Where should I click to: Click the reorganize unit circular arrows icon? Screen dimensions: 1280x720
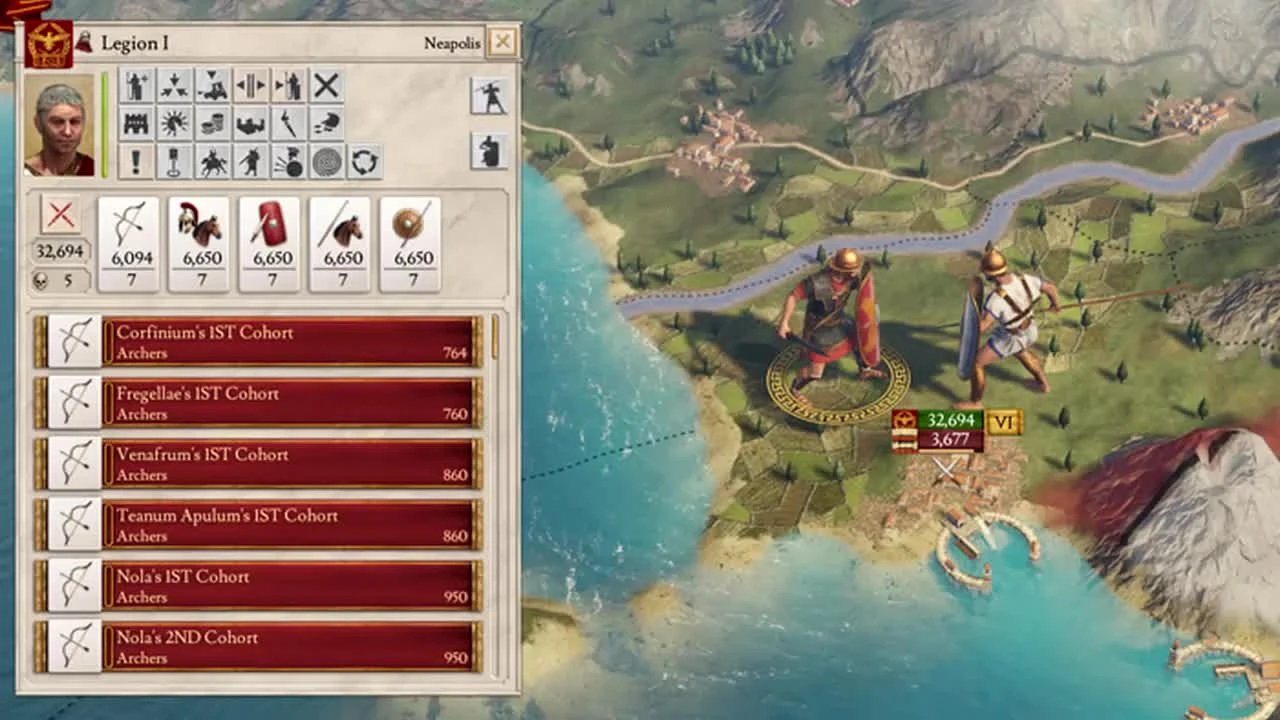(x=363, y=160)
